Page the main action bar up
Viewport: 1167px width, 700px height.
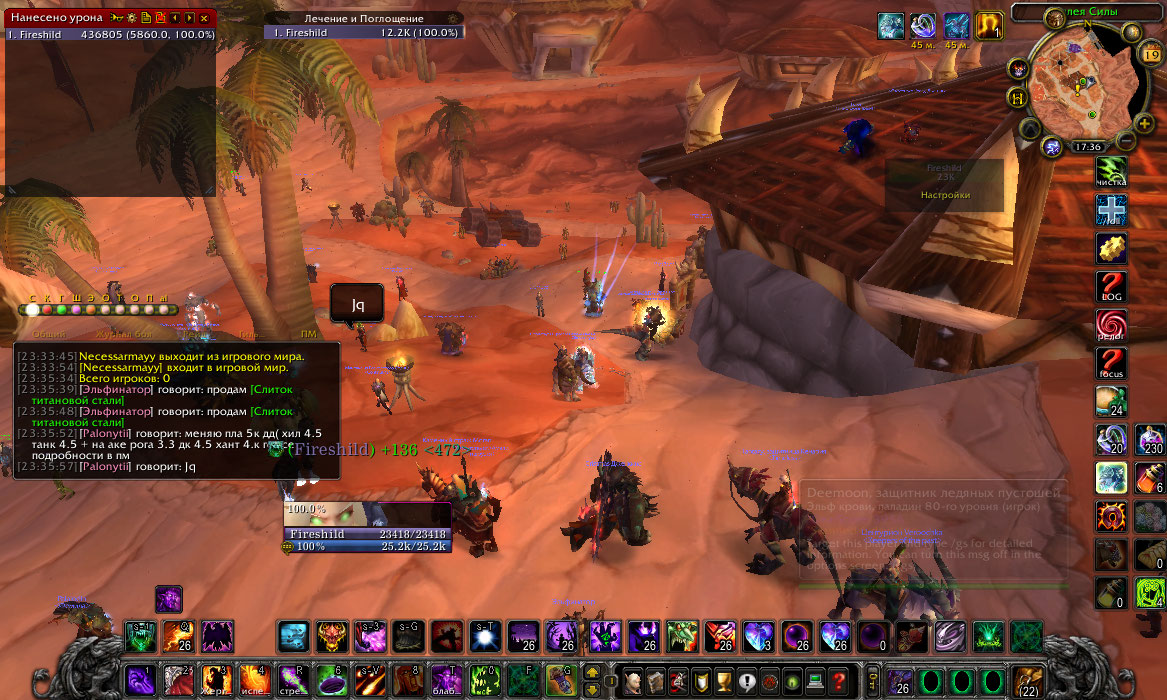tap(592, 673)
